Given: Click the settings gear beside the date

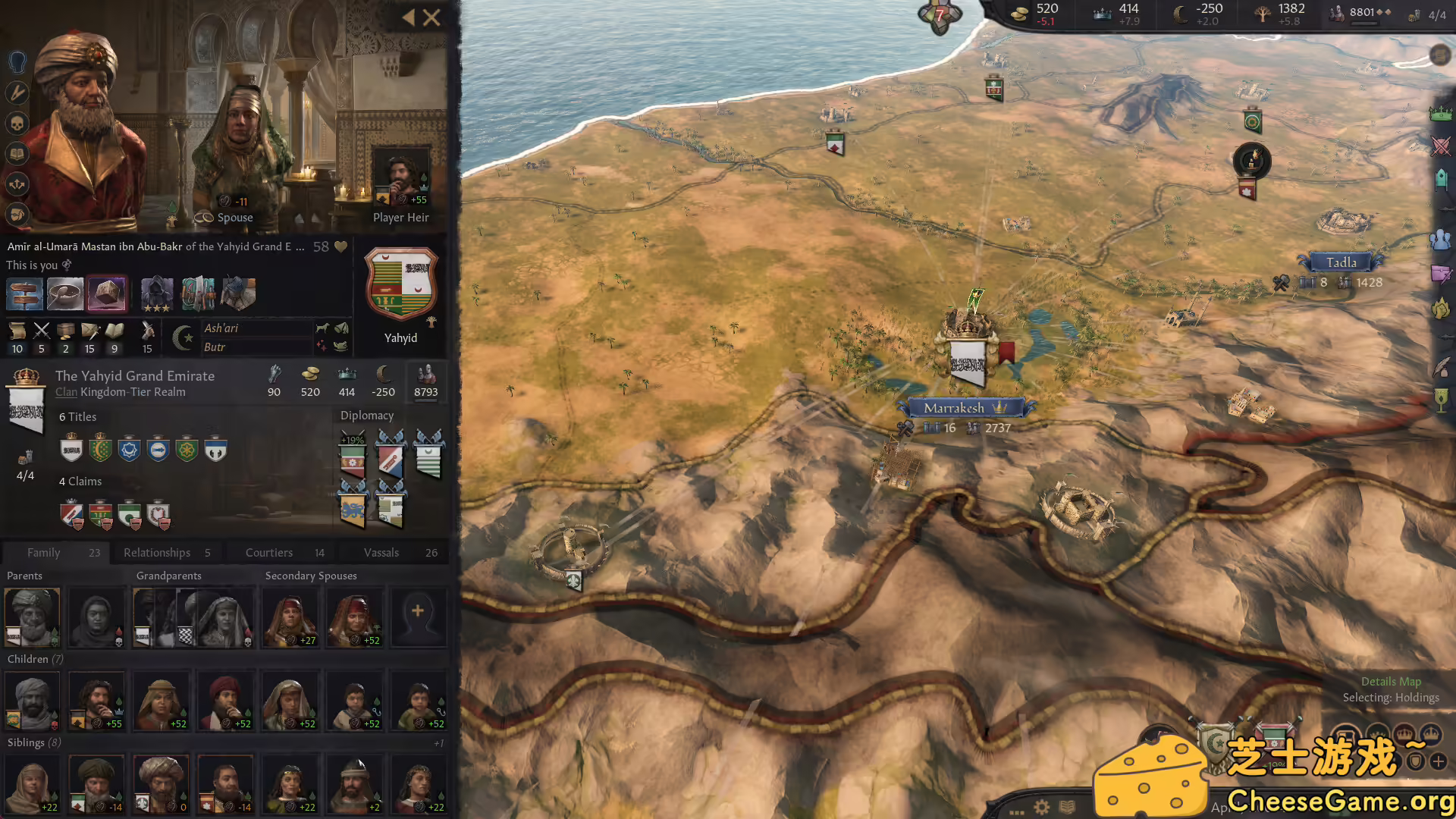Looking at the screenshot, I should coord(1041,807).
